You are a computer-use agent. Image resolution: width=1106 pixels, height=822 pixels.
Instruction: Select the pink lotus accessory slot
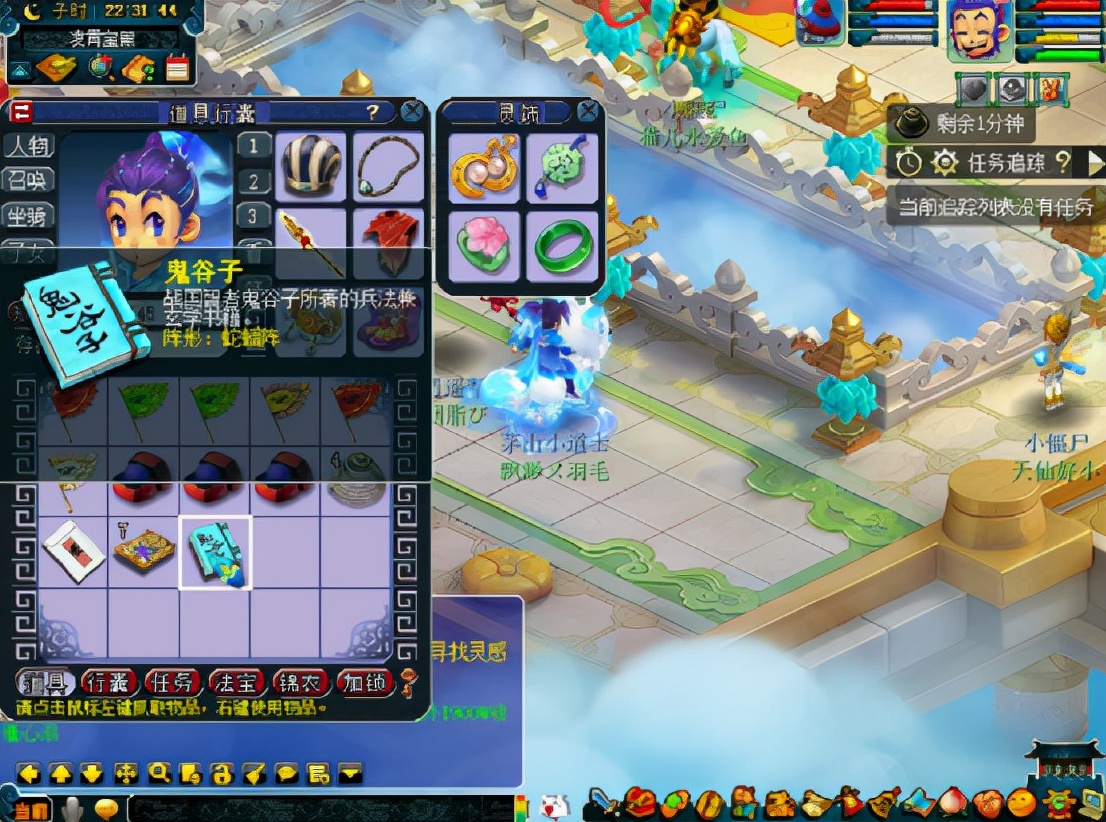click(484, 246)
